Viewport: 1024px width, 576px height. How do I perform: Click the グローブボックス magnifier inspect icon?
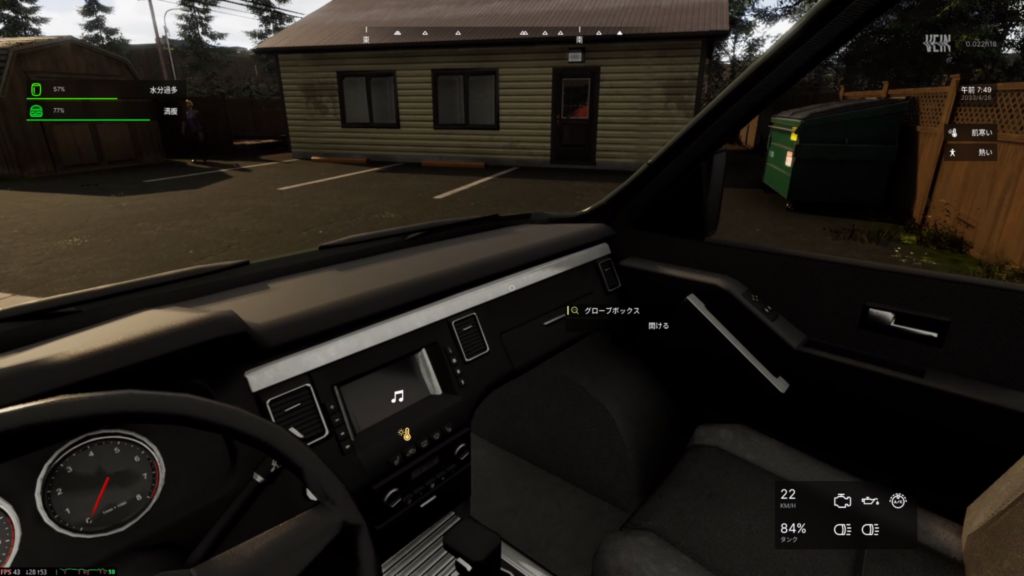[x=575, y=311]
